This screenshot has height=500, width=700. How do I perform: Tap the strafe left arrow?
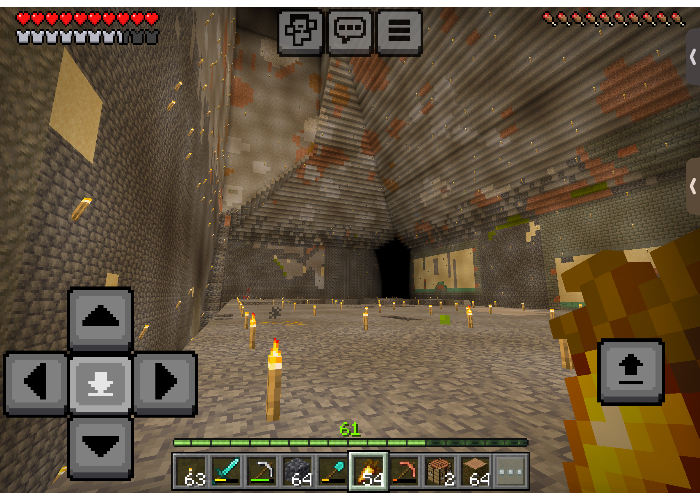pyautogui.click(x=36, y=383)
